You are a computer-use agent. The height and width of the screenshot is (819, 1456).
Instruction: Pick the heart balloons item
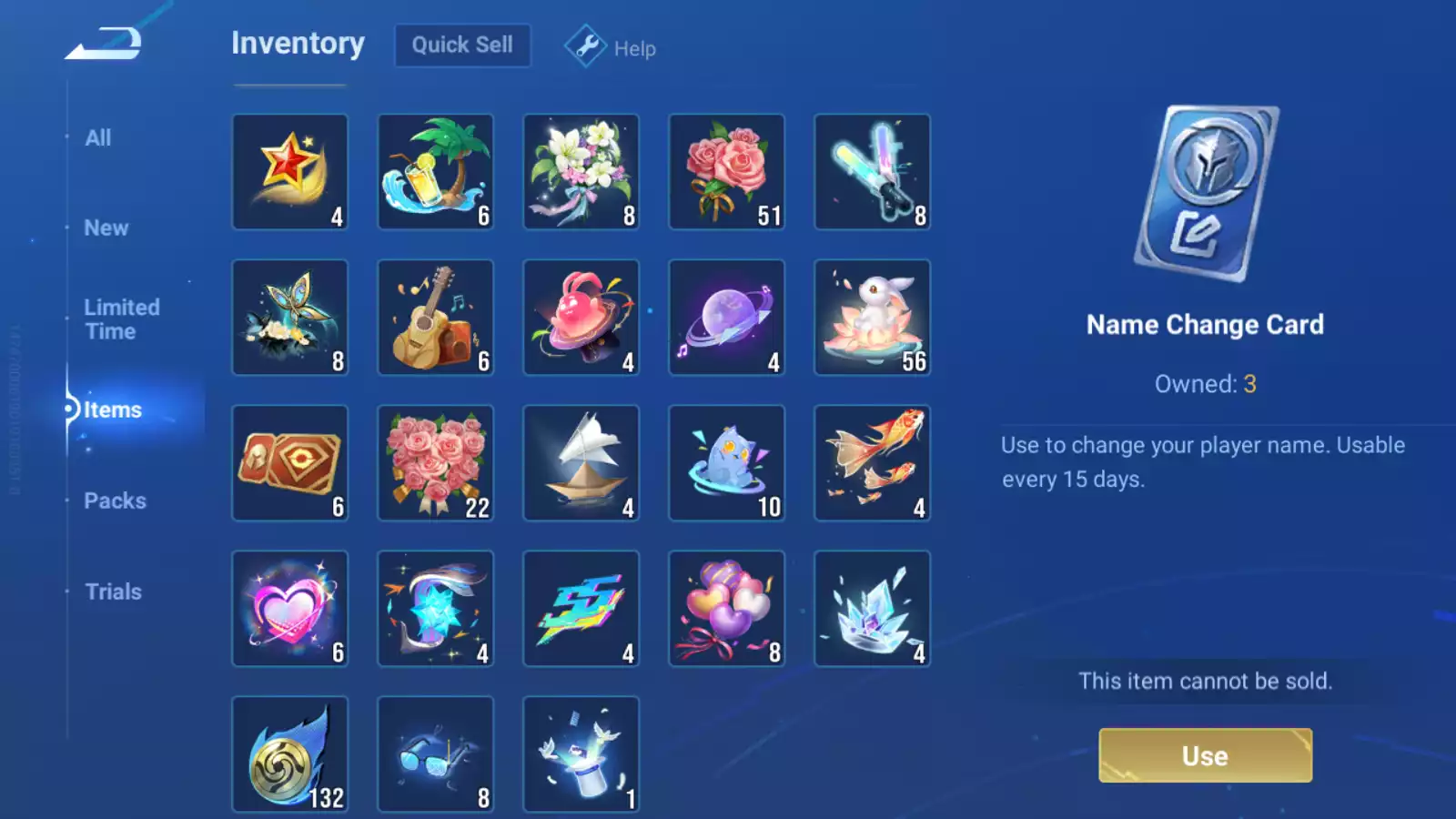(x=727, y=609)
